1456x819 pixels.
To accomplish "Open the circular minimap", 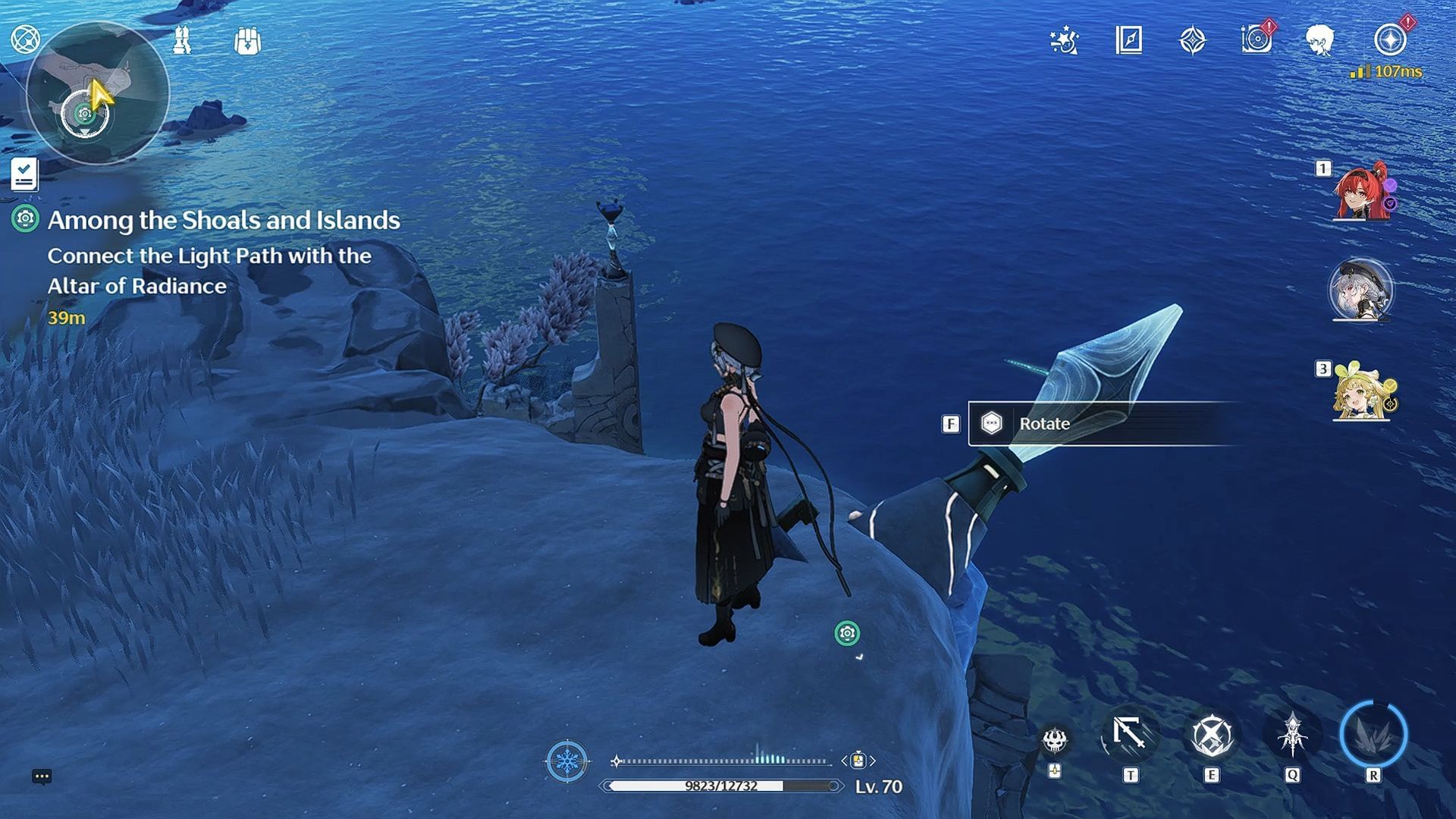I will (x=97, y=93).
